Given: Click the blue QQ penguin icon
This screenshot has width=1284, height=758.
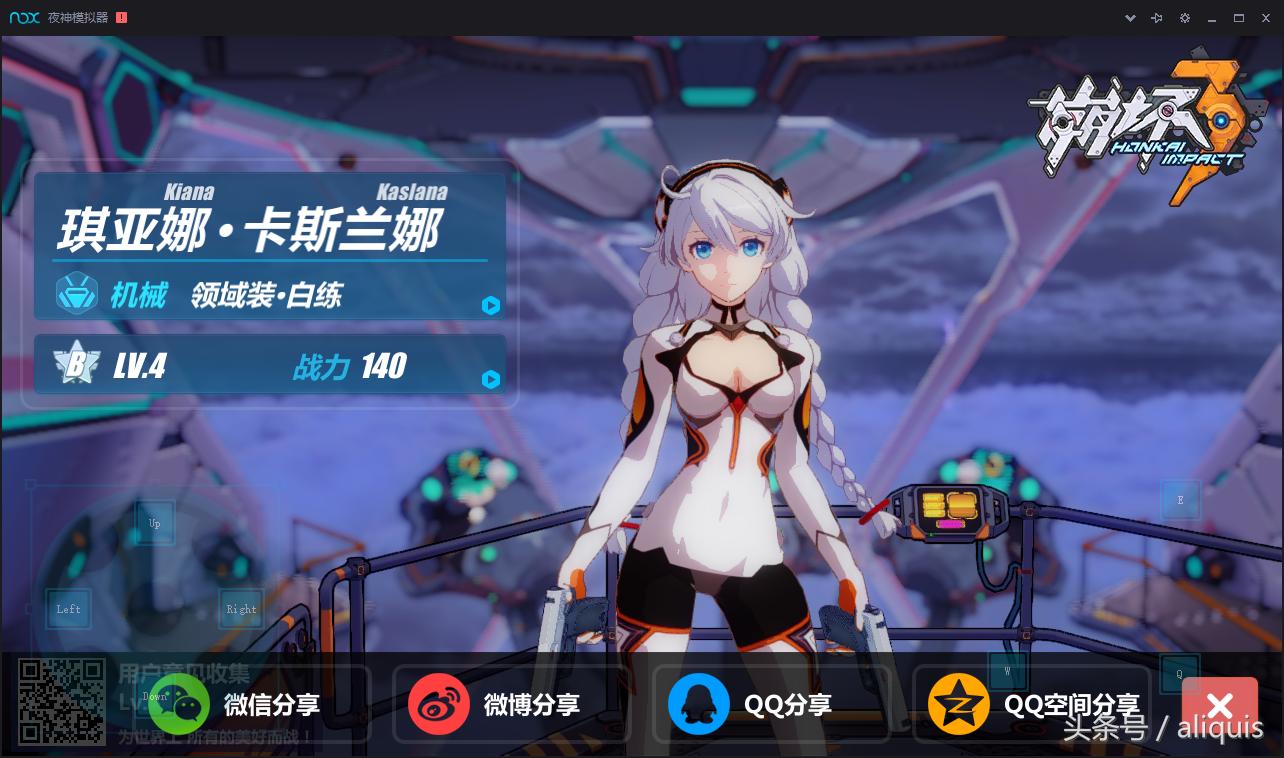Looking at the screenshot, I should click(x=699, y=704).
